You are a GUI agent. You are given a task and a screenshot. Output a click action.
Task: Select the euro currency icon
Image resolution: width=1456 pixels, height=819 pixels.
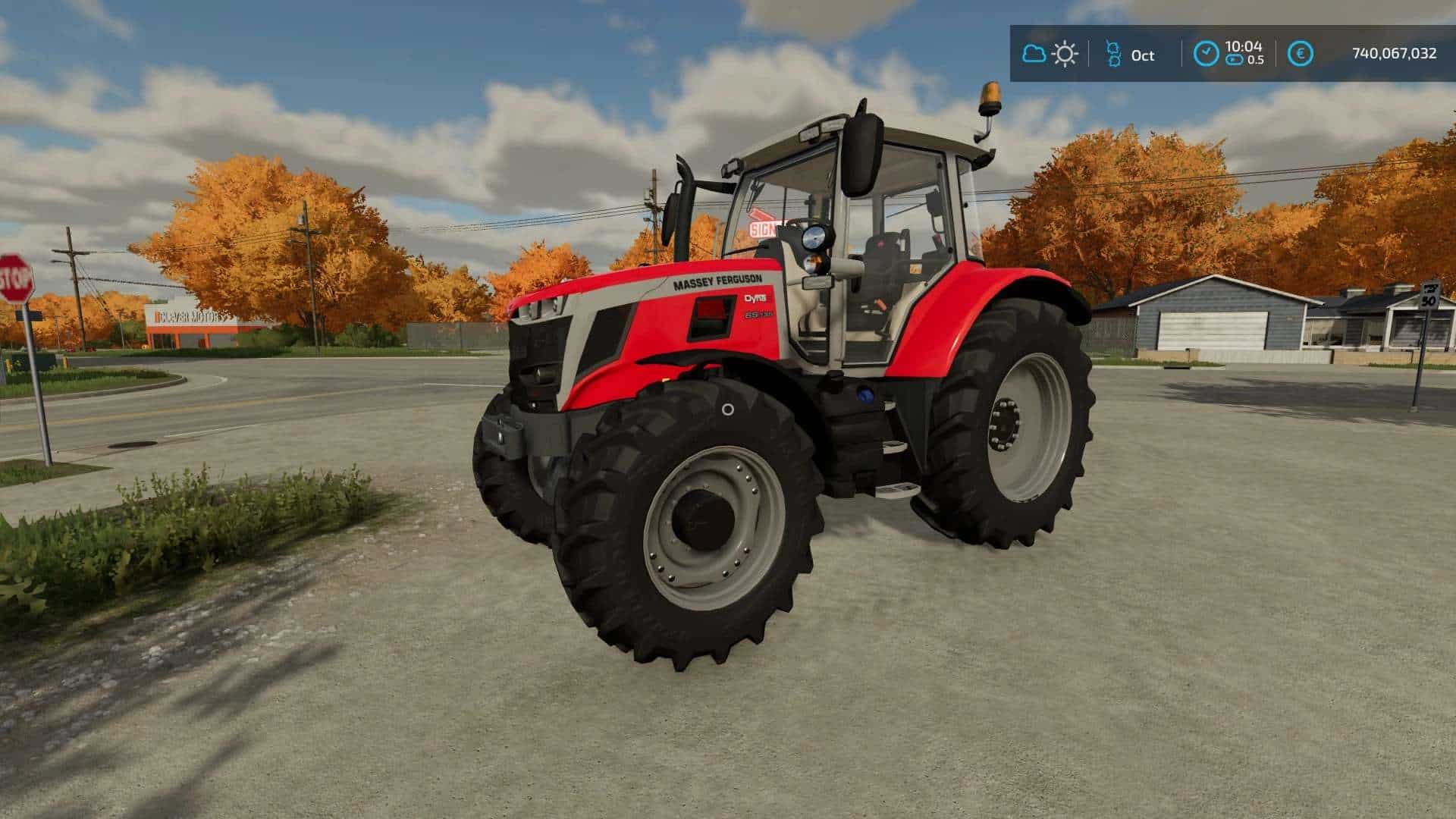click(1301, 54)
